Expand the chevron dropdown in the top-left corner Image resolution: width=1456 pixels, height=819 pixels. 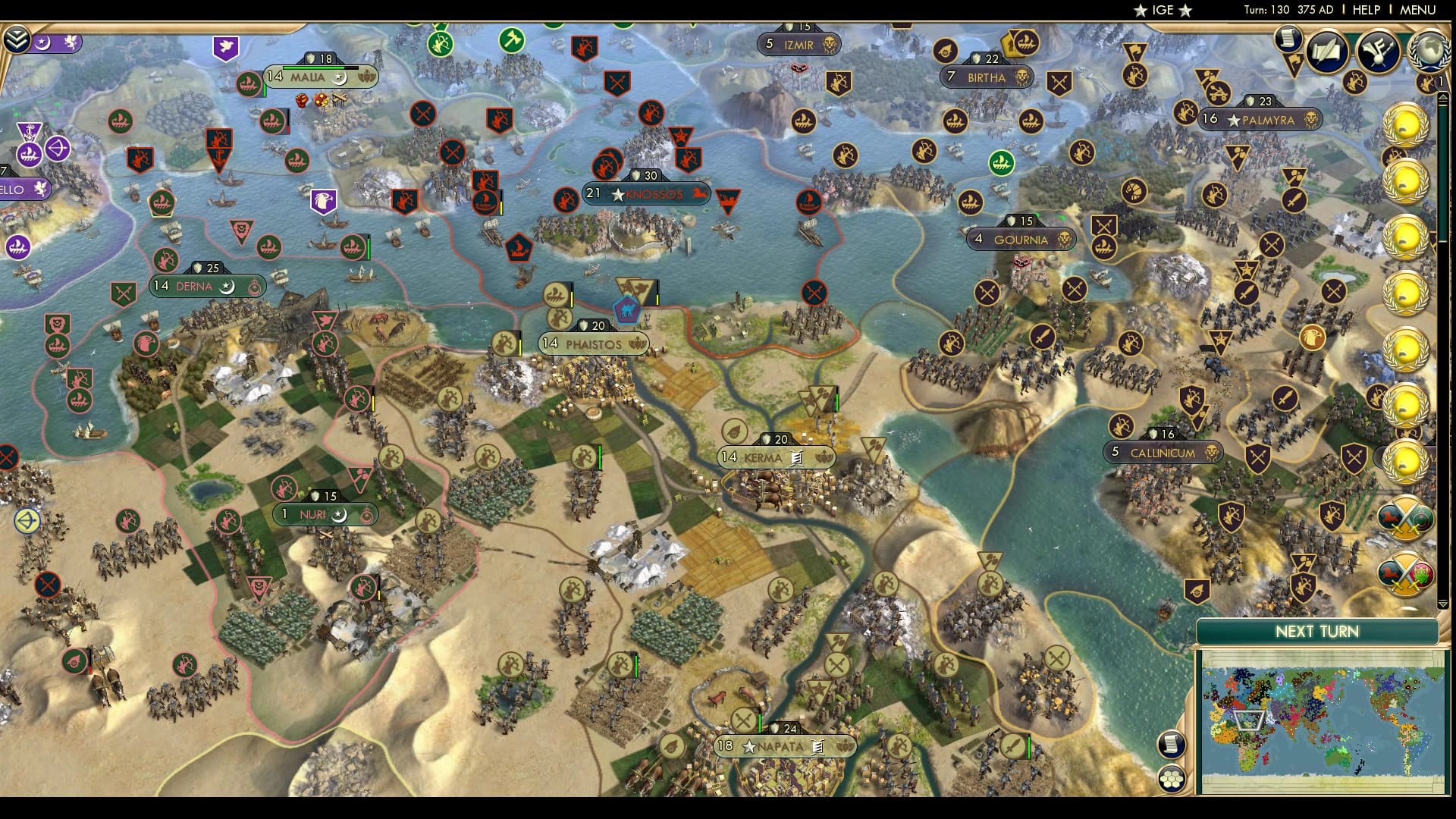coord(16,39)
